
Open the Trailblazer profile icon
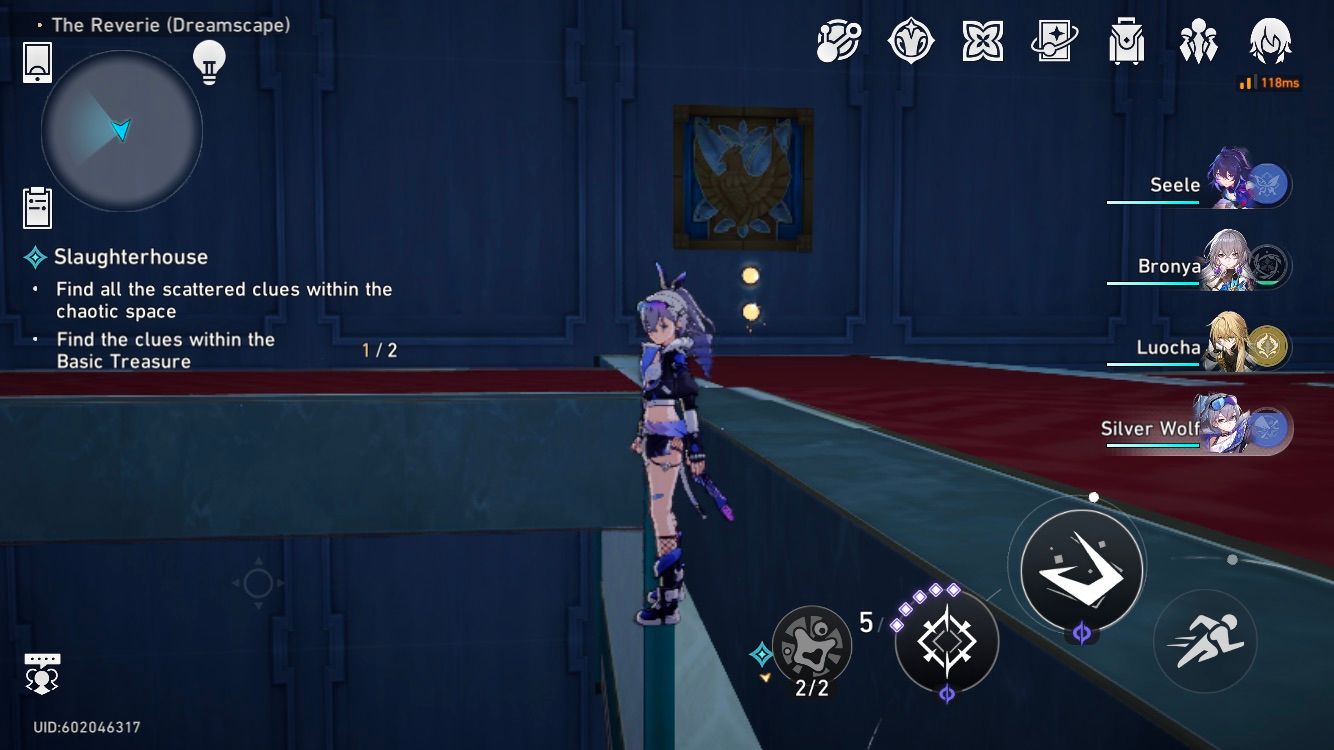point(1270,42)
